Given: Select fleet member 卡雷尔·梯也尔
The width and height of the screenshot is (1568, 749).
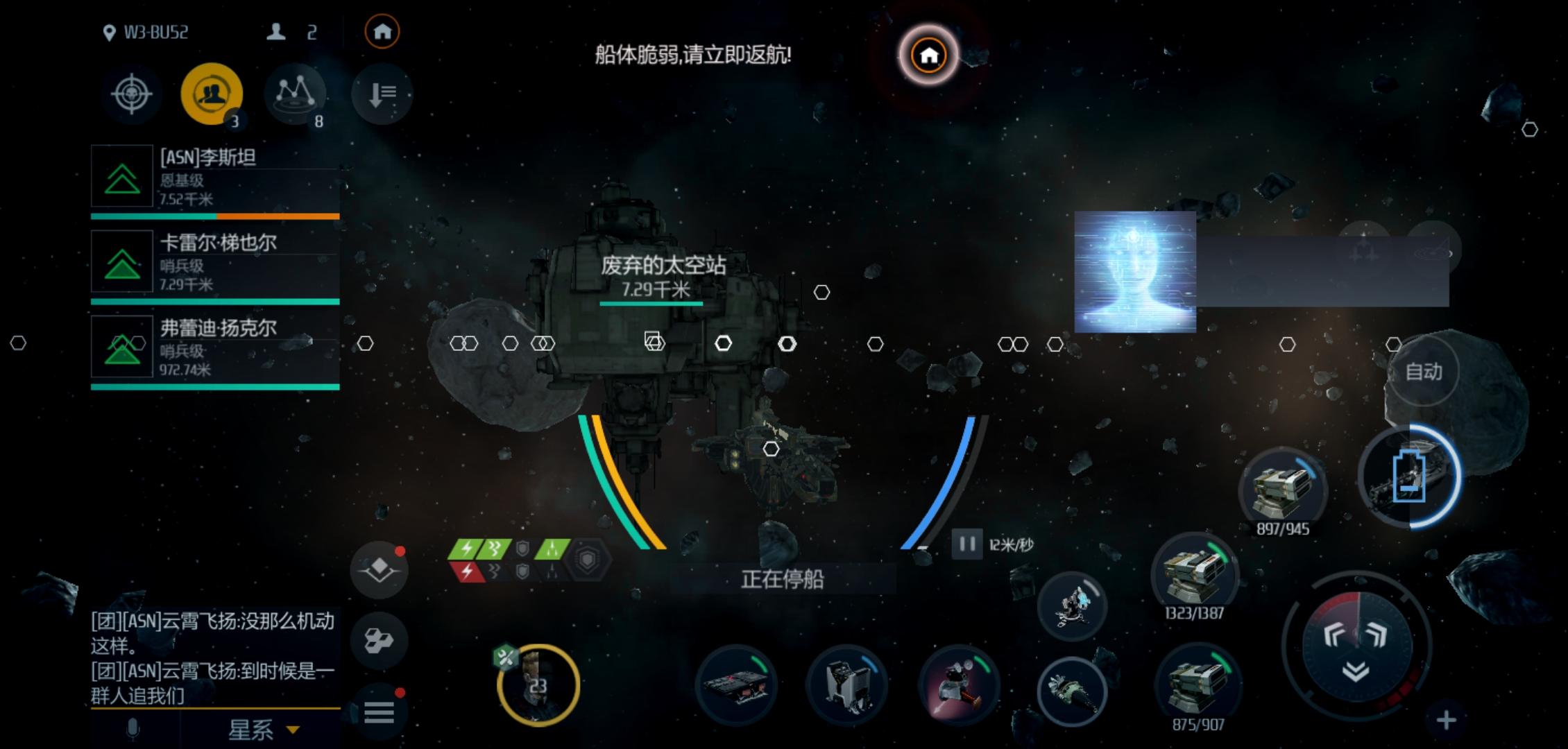Looking at the screenshot, I should (x=215, y=262).
